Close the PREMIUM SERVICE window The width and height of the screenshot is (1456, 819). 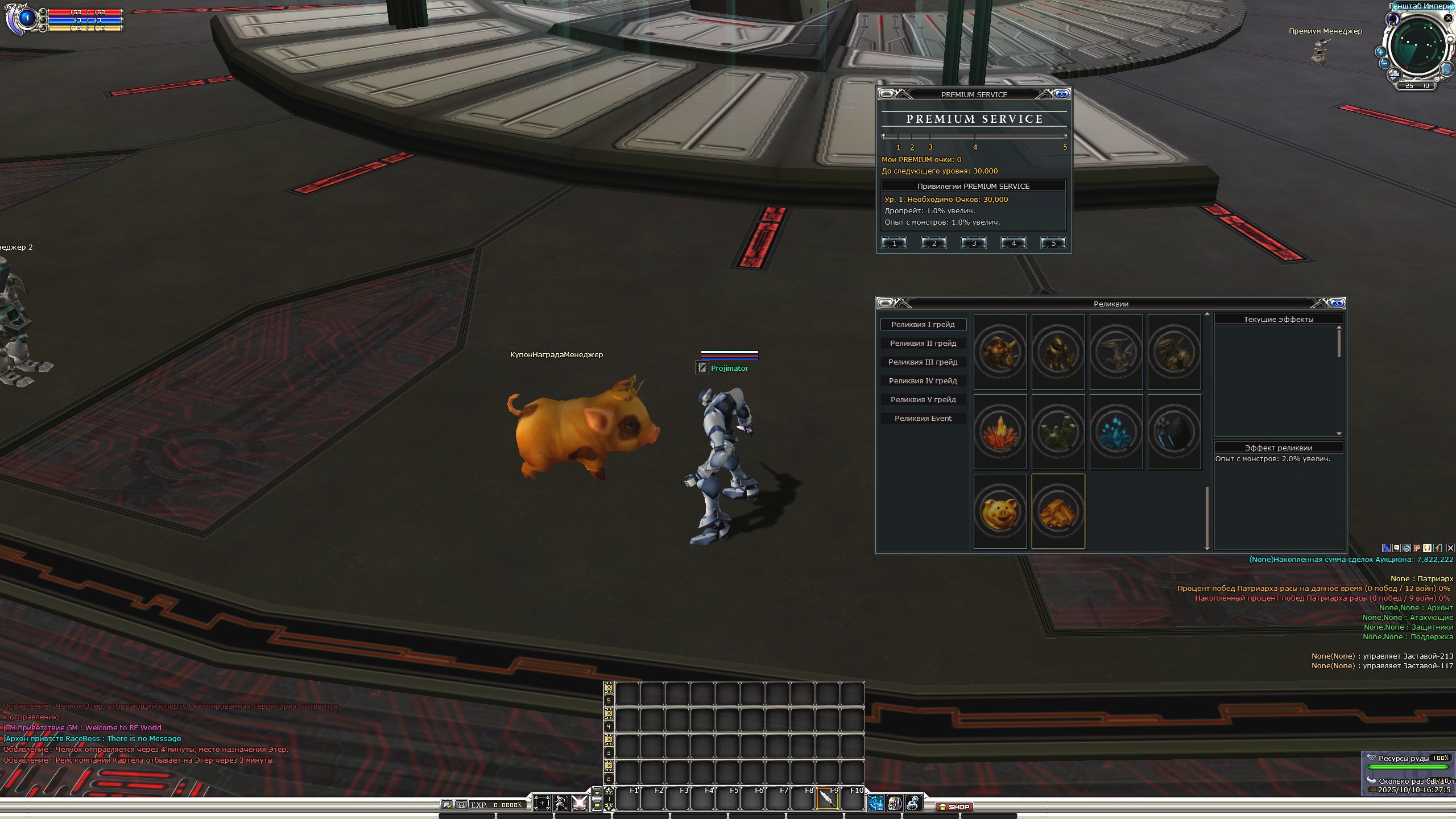pos(1061,94)
